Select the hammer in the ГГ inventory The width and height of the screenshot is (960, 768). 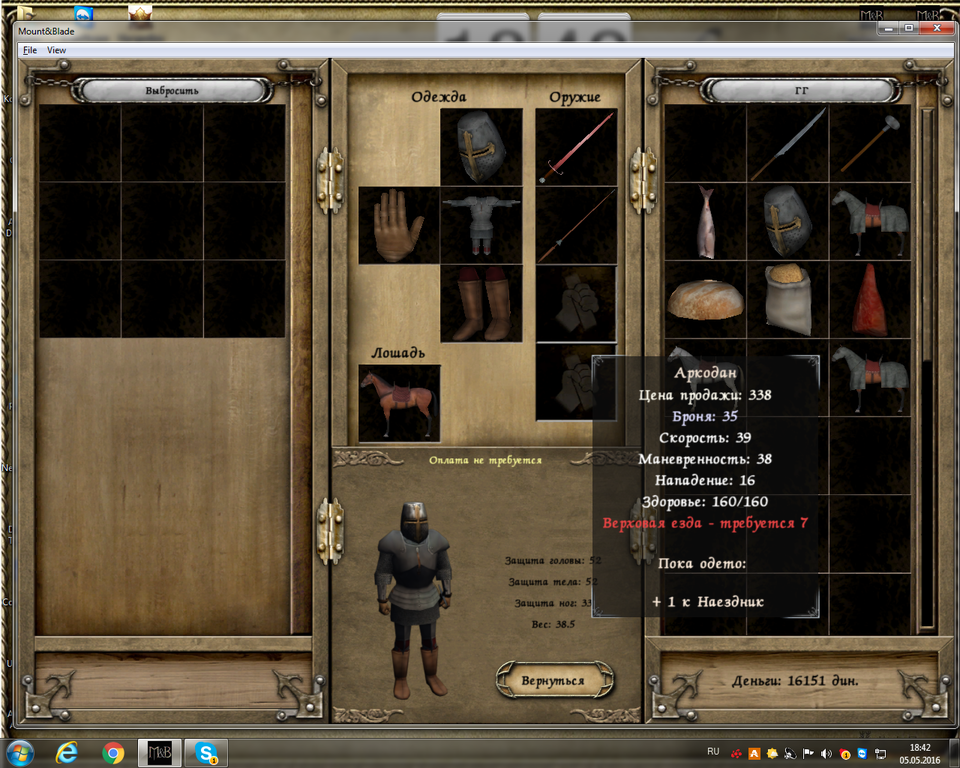click(x=870, y=143)
